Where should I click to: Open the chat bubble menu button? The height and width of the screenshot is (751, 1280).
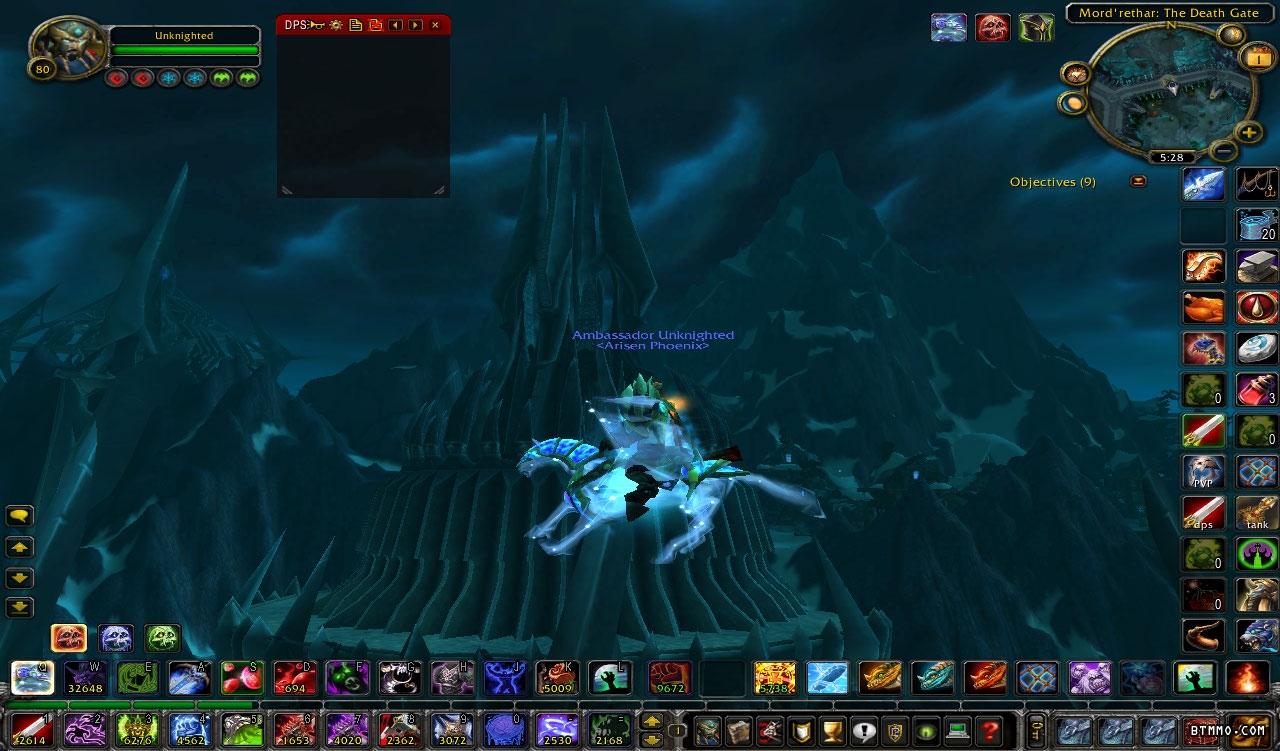click(x=20, y=516)
